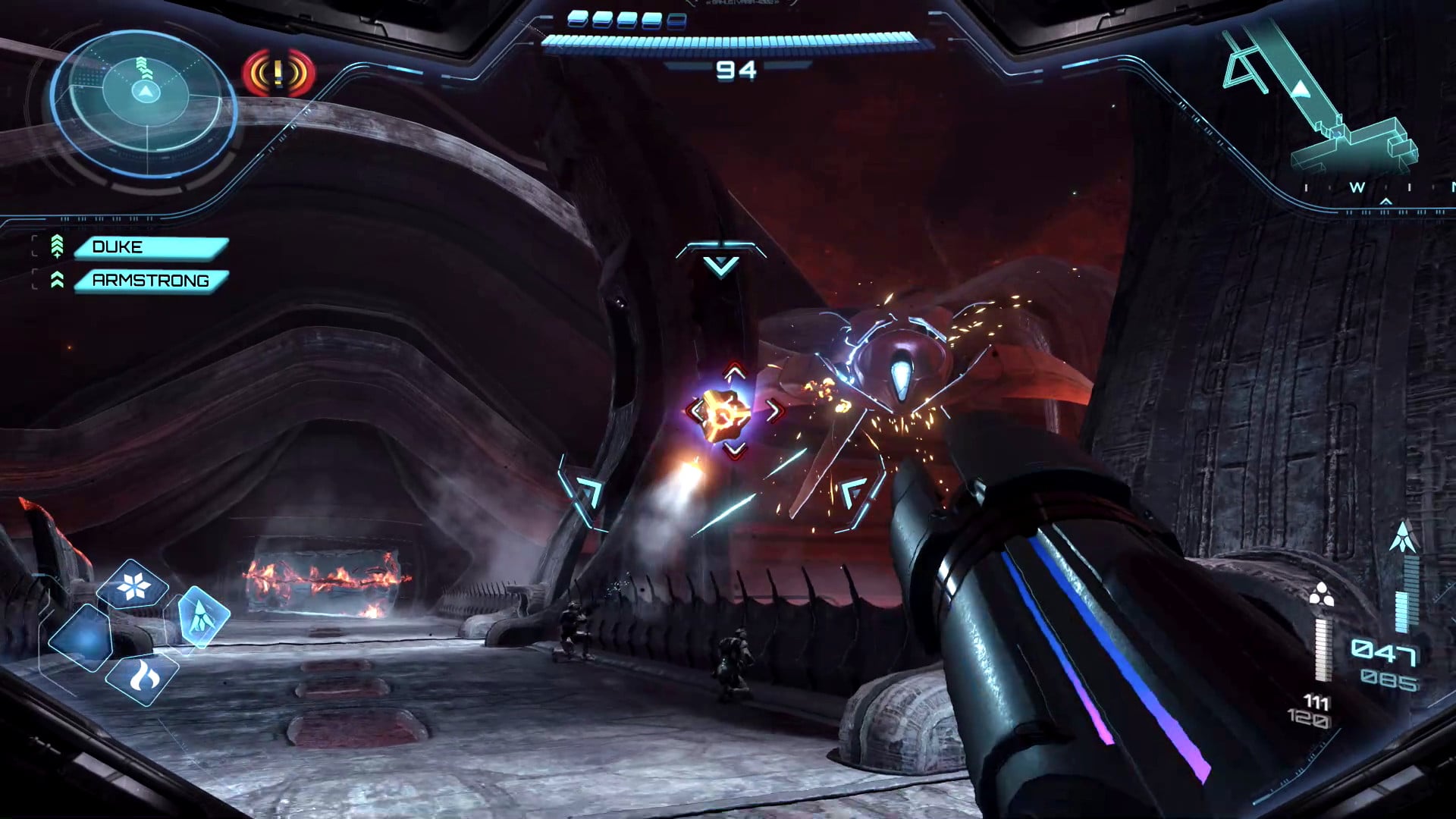Choose squad member Armstrong
The height and width of the screenshot is (819, 1456).
click(x=151, y=281)
